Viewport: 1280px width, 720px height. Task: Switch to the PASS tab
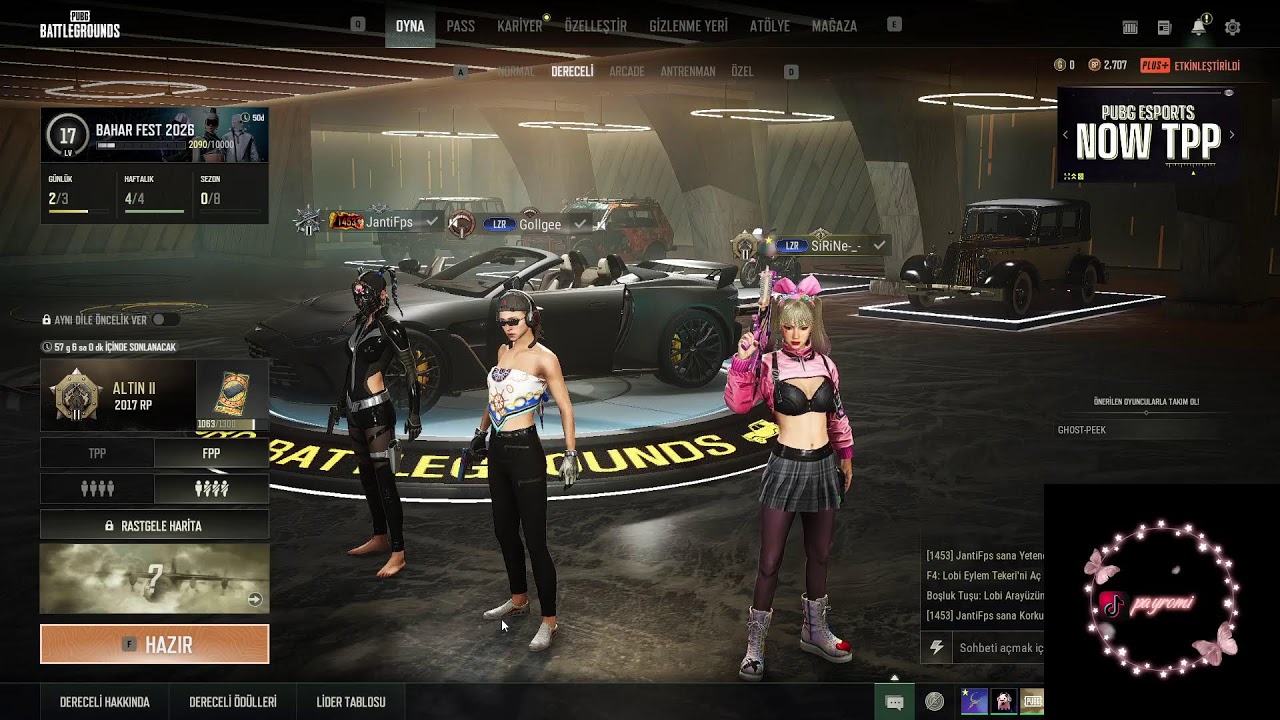point(460,26)
